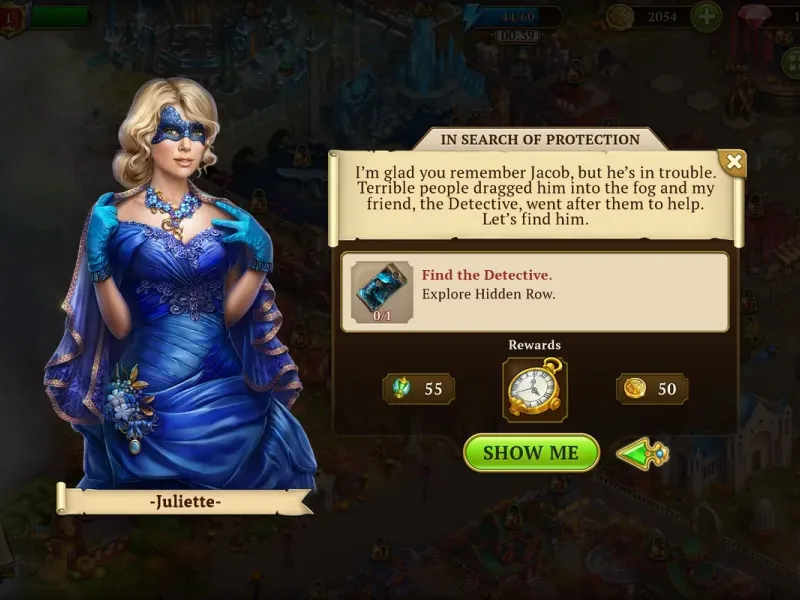Click the green SHOW ME button

pos(531,452)
